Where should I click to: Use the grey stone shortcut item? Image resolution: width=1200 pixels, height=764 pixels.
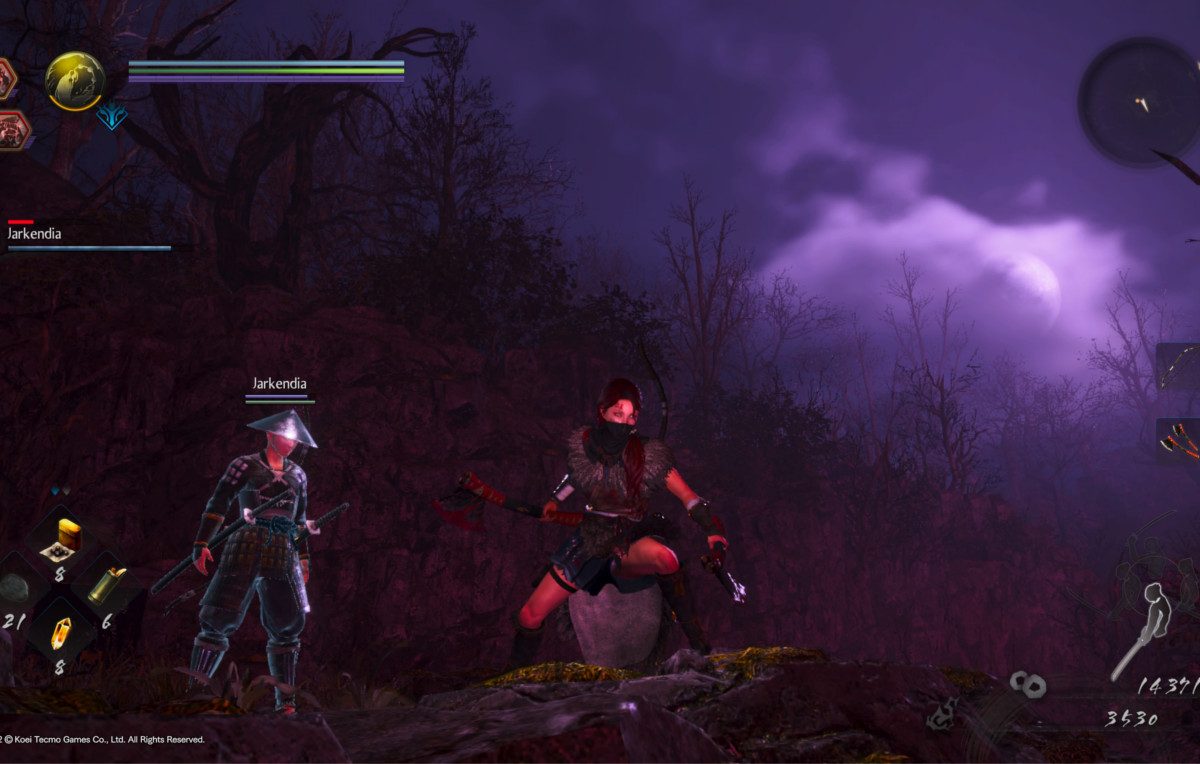pos(14,588)
